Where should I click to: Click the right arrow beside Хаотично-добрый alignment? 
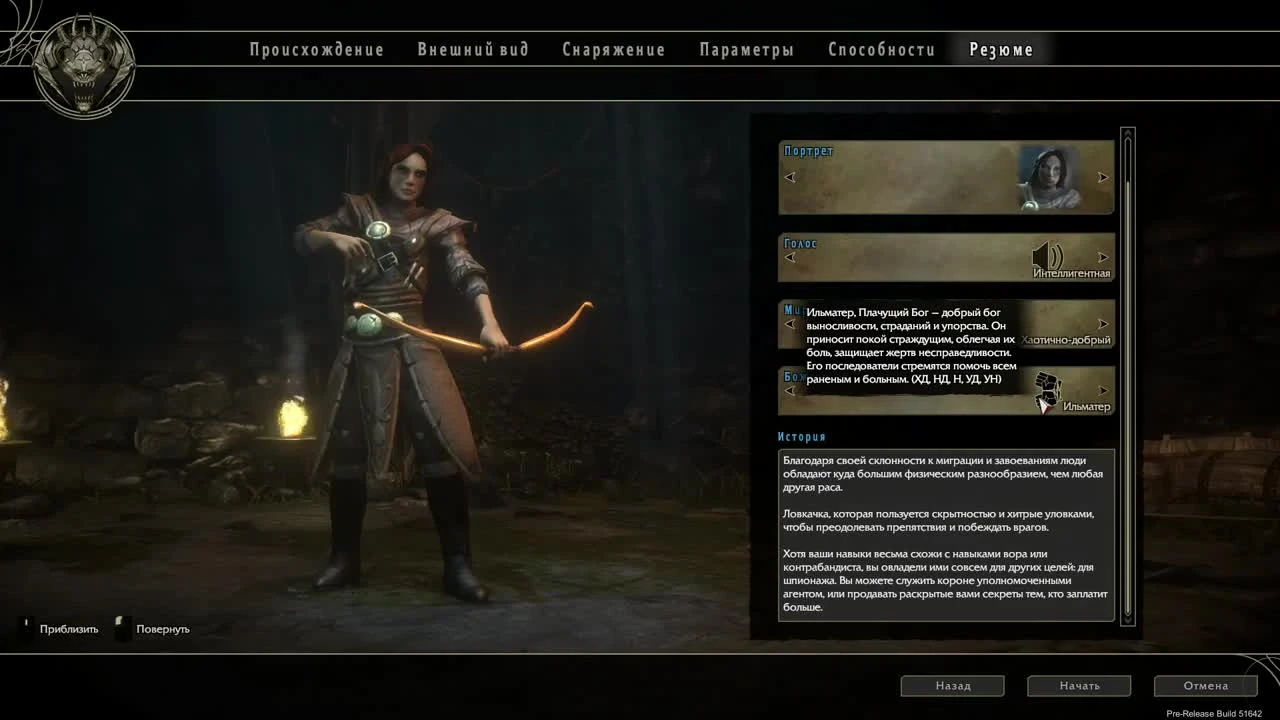(1103, 323)
